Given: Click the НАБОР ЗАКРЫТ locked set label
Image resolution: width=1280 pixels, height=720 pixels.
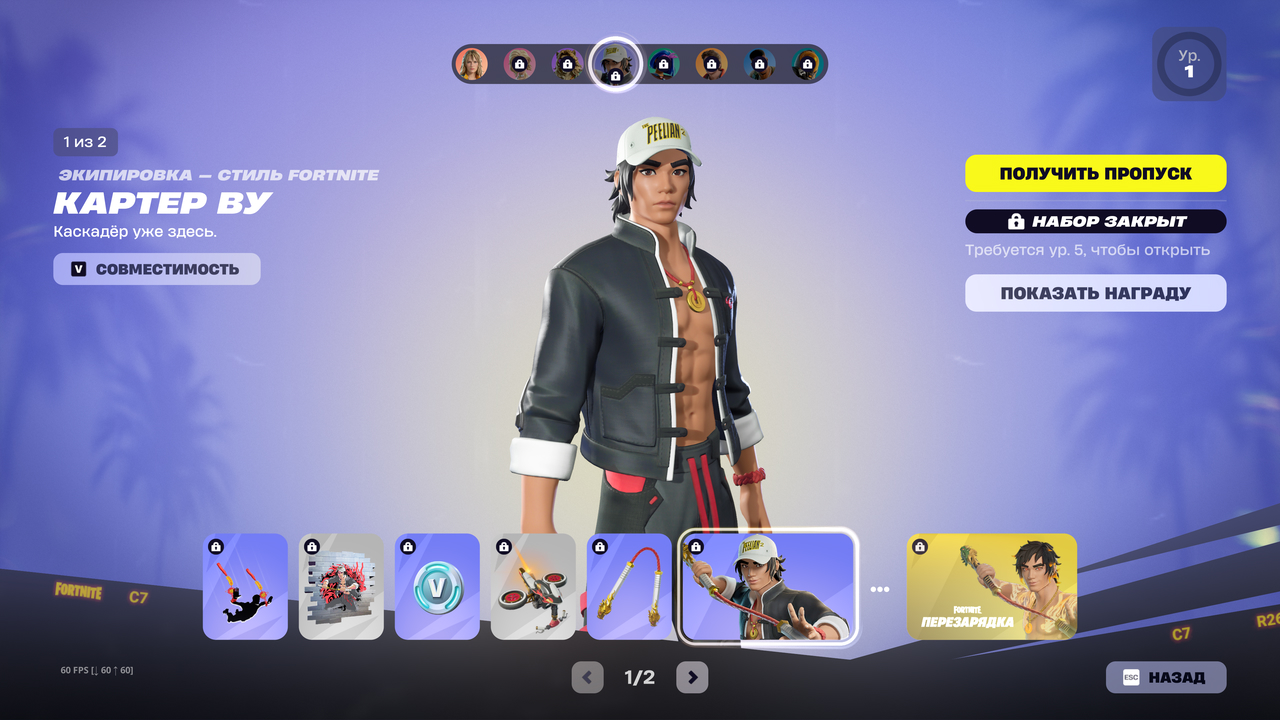Looking at the screenshot, I should [1095, 221].
